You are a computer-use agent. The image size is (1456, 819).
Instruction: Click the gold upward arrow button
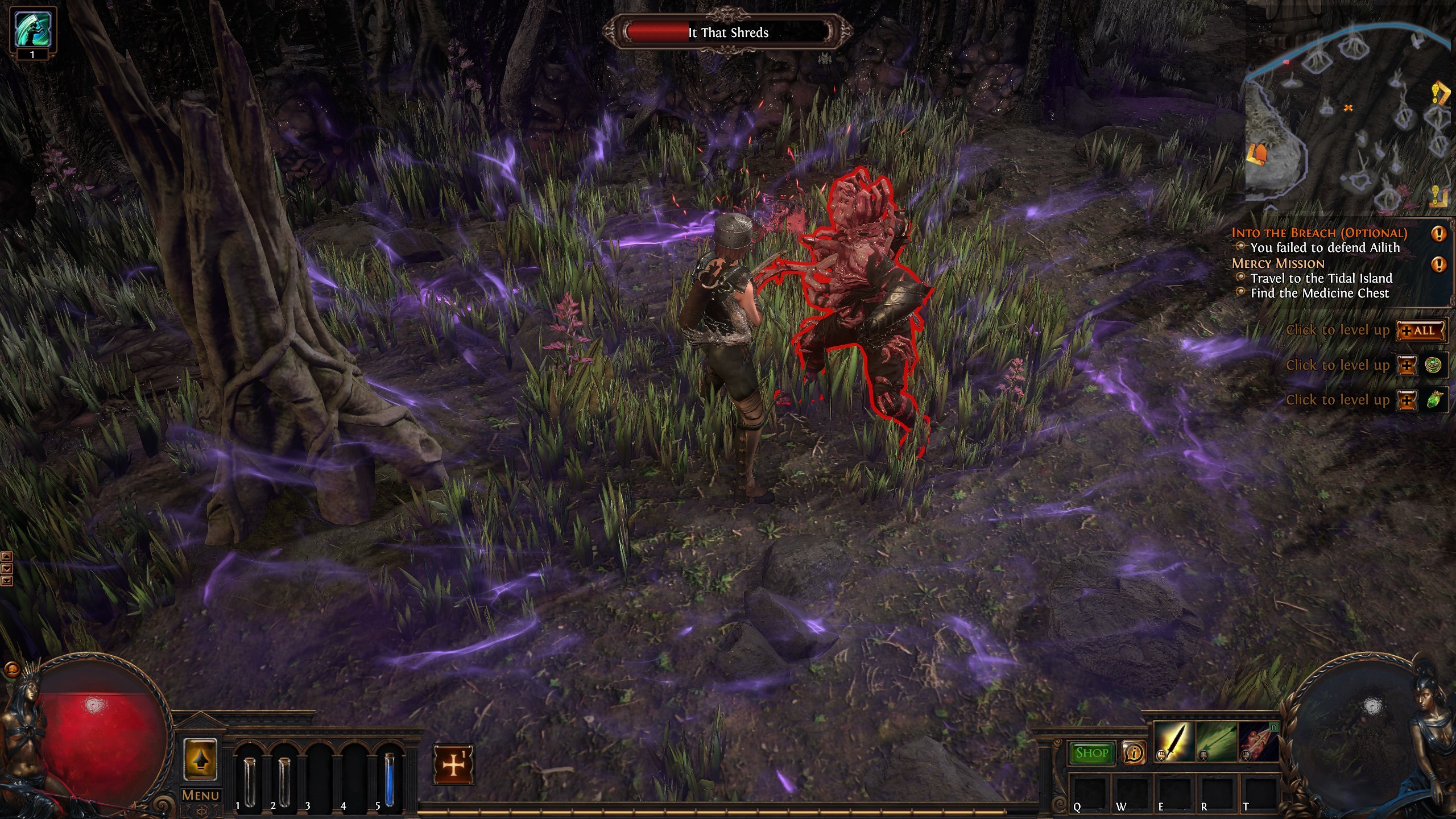[200, 760]
